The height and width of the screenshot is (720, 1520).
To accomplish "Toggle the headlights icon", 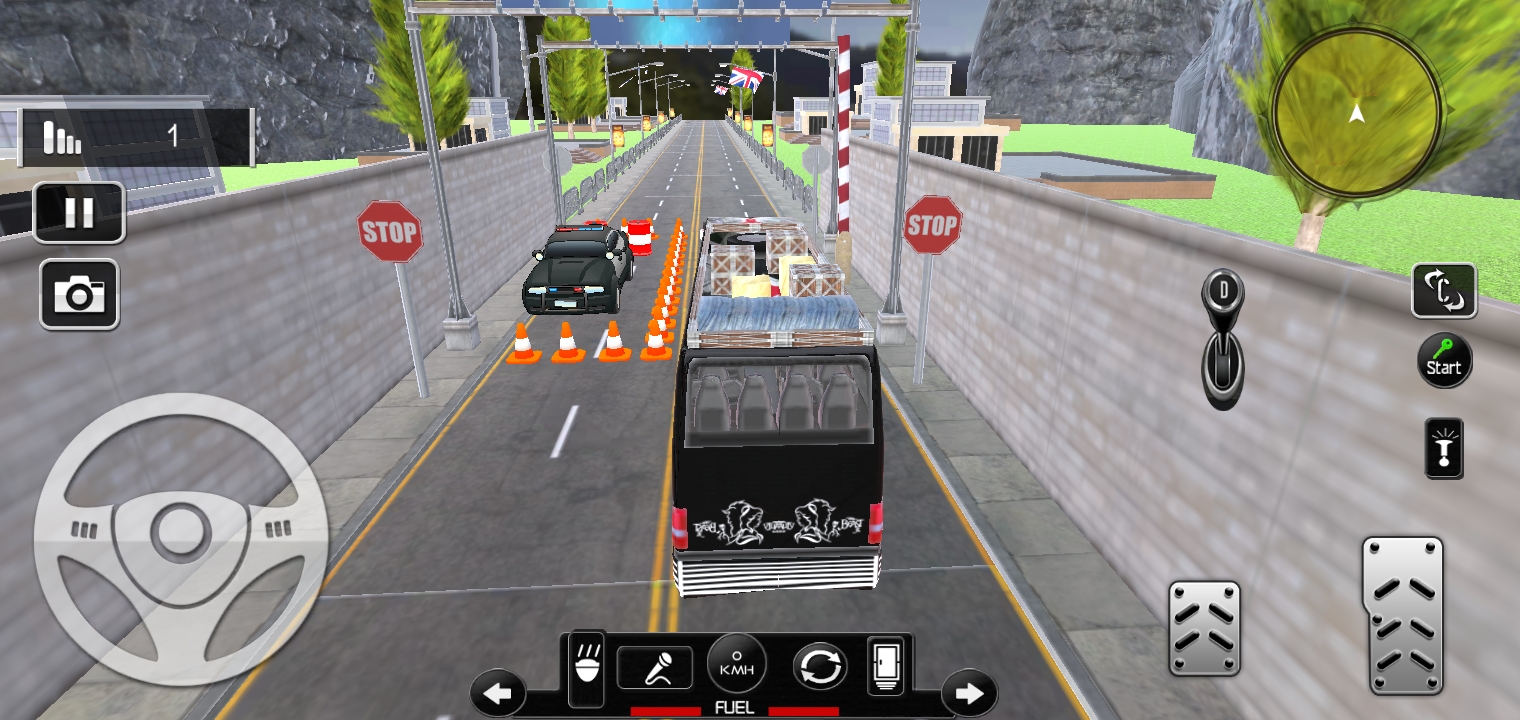I will click(587, 667).
